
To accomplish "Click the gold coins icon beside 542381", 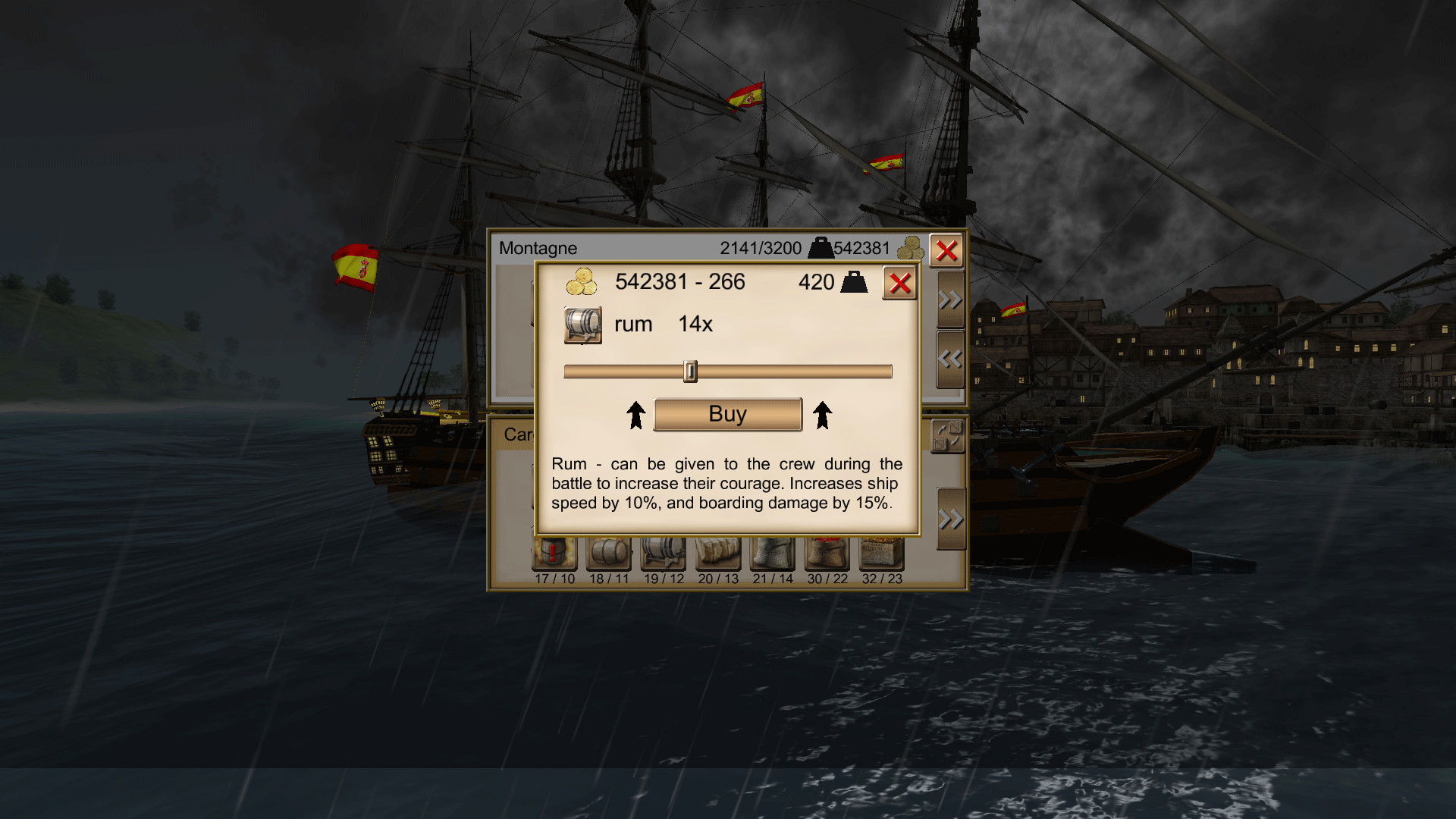I will (x=581, y=282).
